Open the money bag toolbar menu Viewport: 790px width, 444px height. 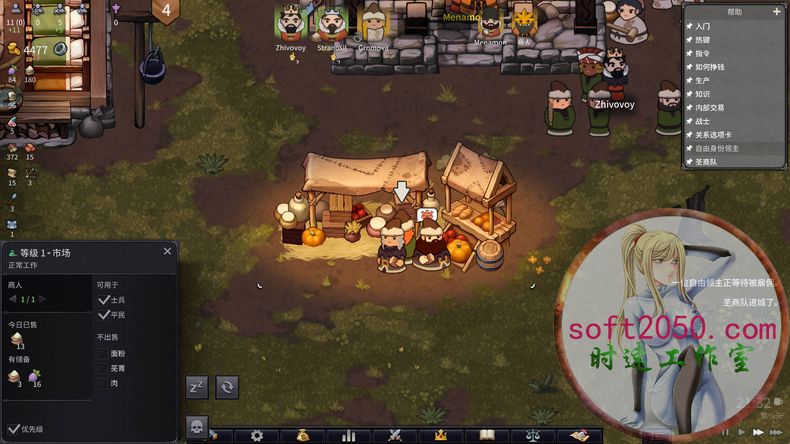click(303, 436)
